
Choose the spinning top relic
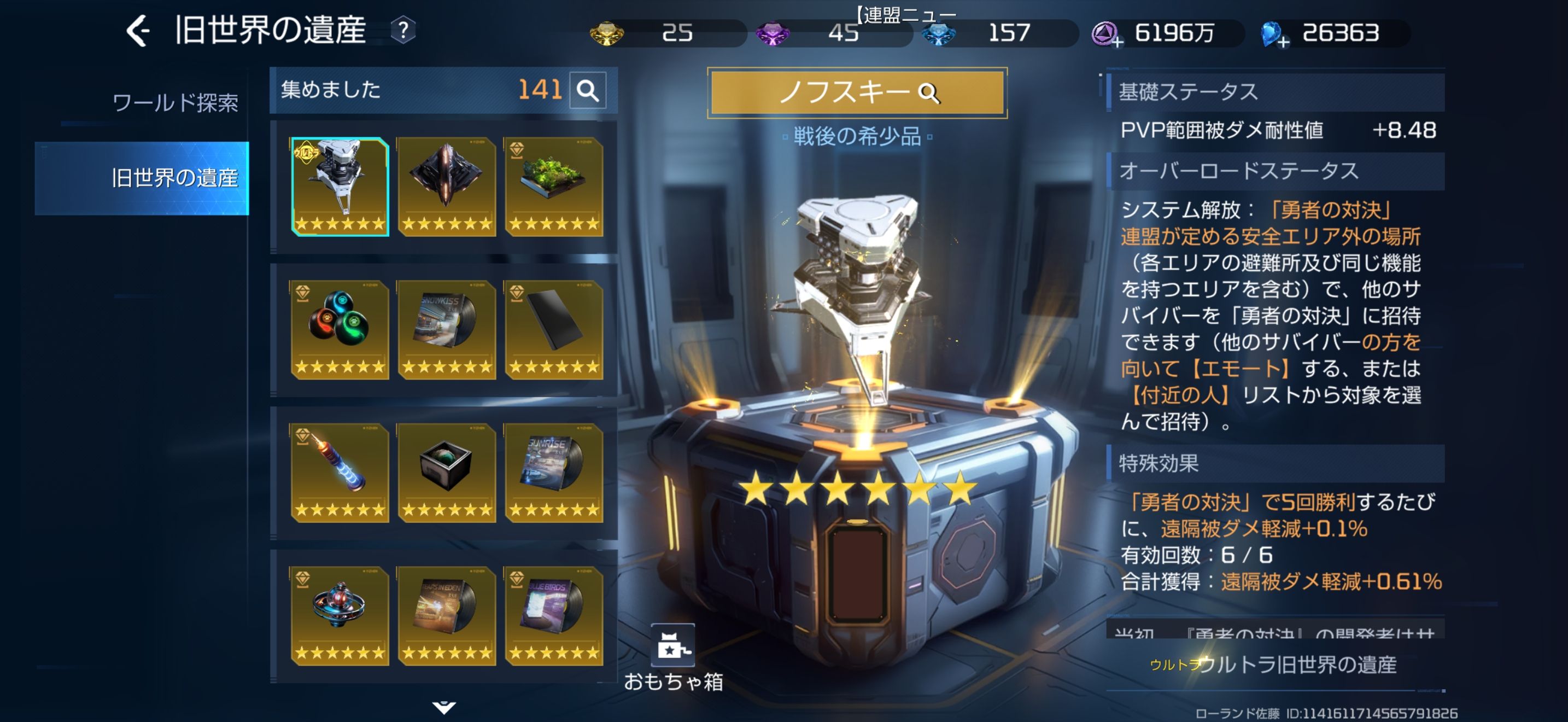pos(340,615)
